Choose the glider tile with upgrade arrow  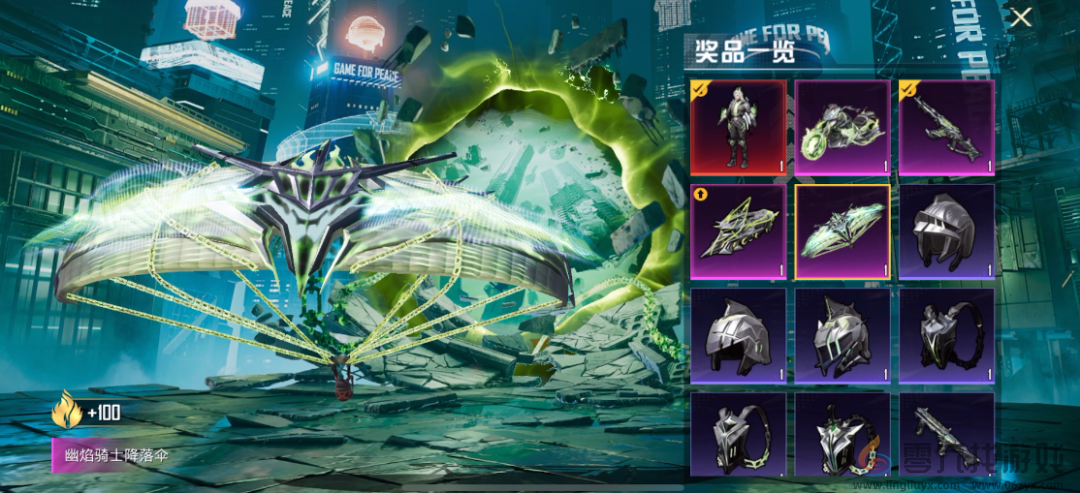coord(738,231)
